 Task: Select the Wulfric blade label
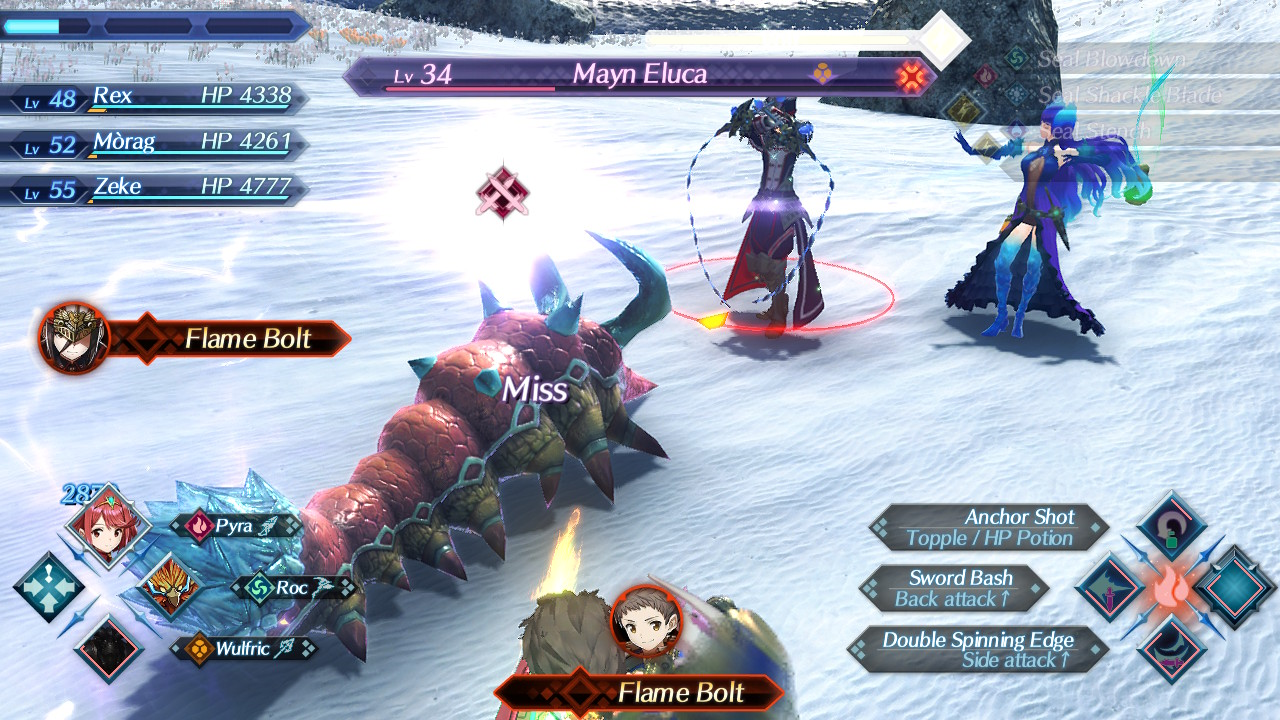244,649
